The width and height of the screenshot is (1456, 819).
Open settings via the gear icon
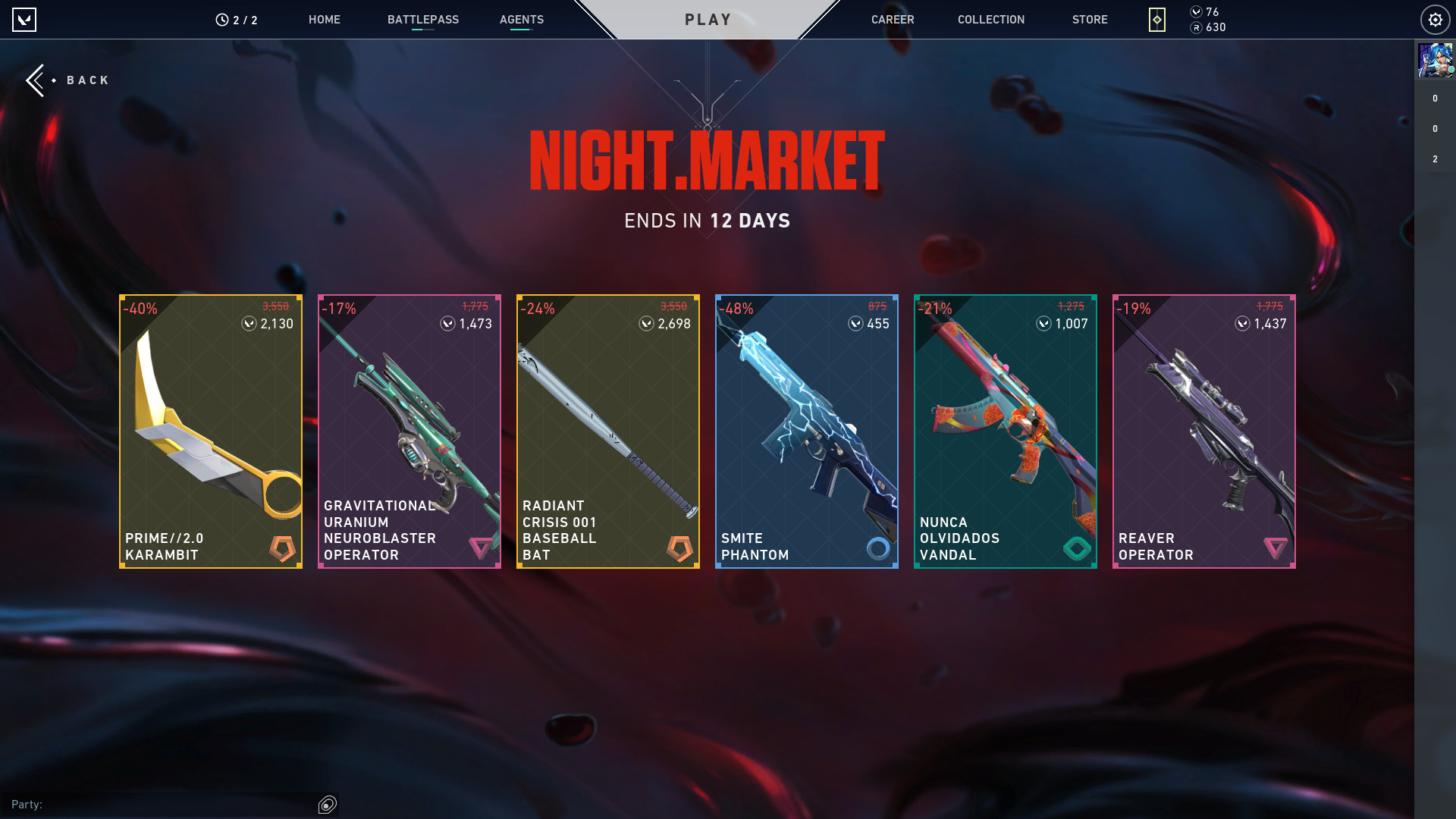coord(1435,20)
